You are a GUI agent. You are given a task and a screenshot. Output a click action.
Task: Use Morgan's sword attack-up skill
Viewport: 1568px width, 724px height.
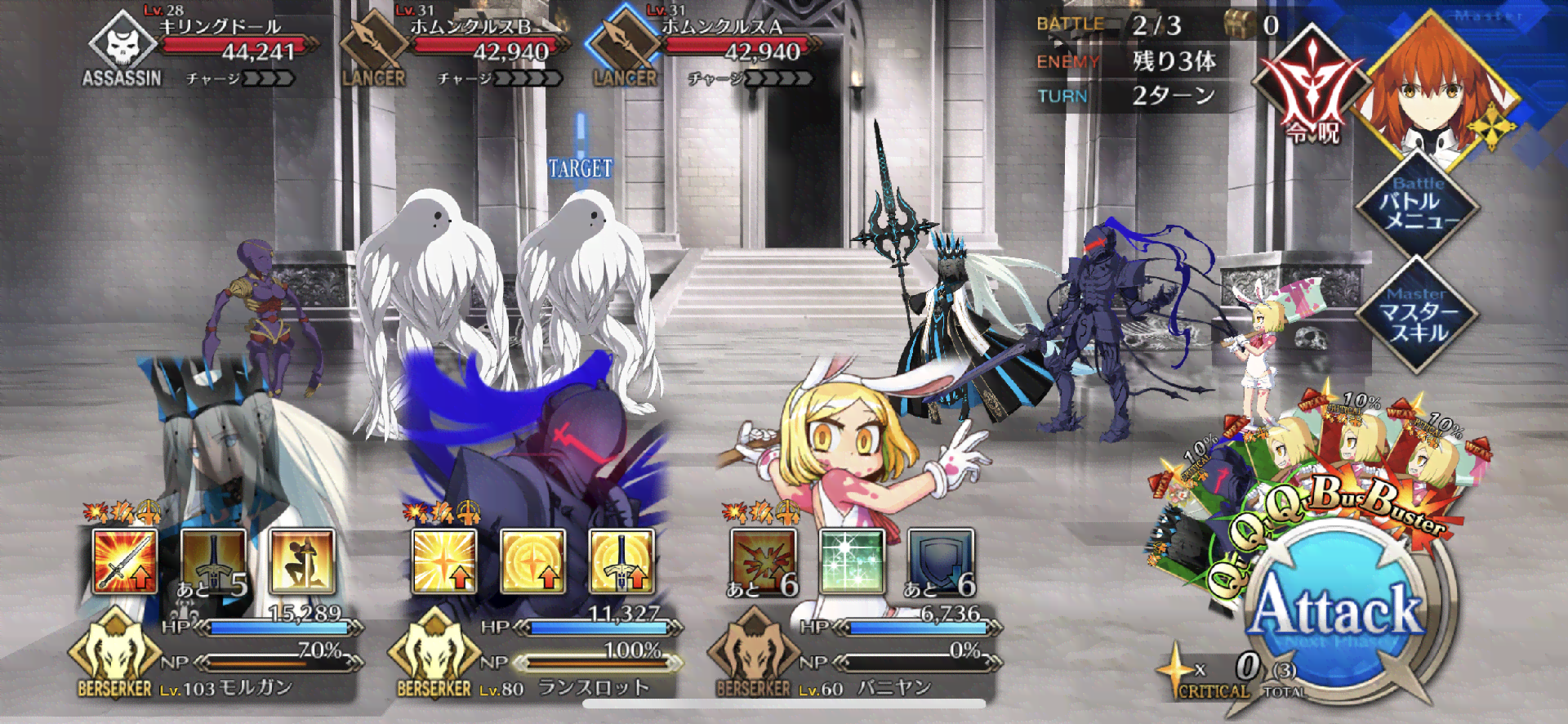click(124, 561)
